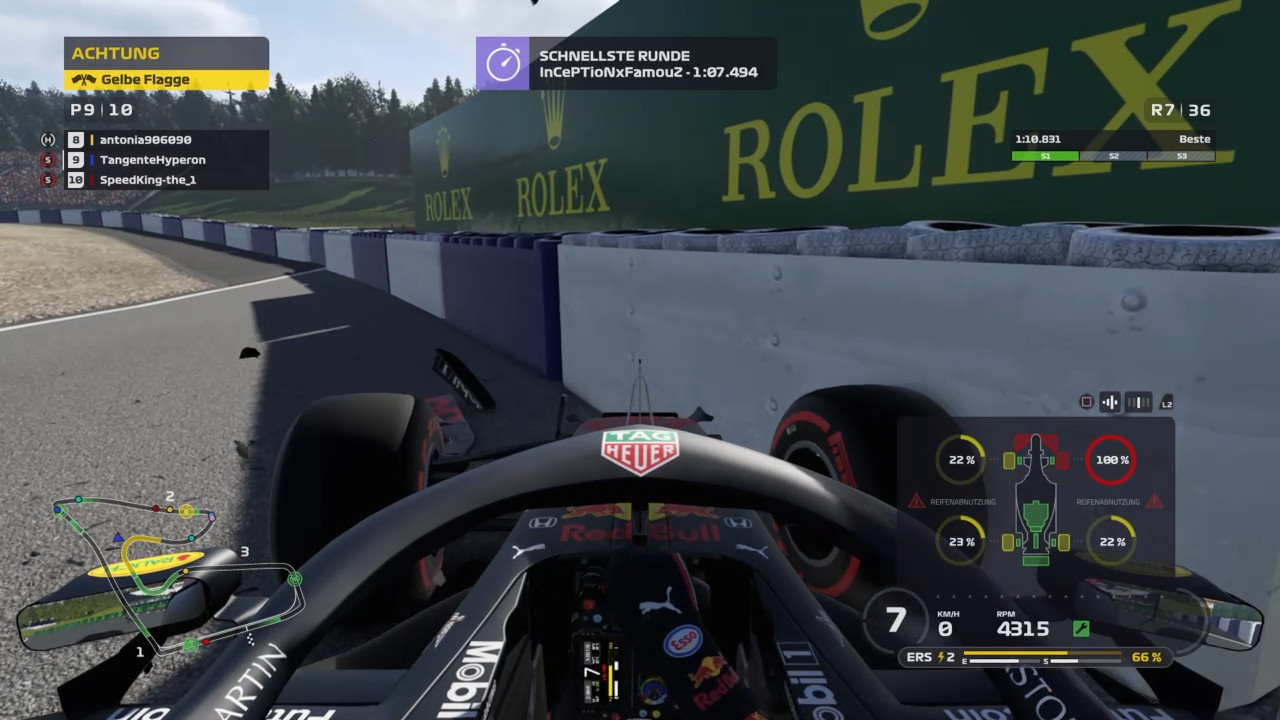Open the Schnellste Runde notification
The height and width of the screenshot is (720, 1280).
[626, 64]
